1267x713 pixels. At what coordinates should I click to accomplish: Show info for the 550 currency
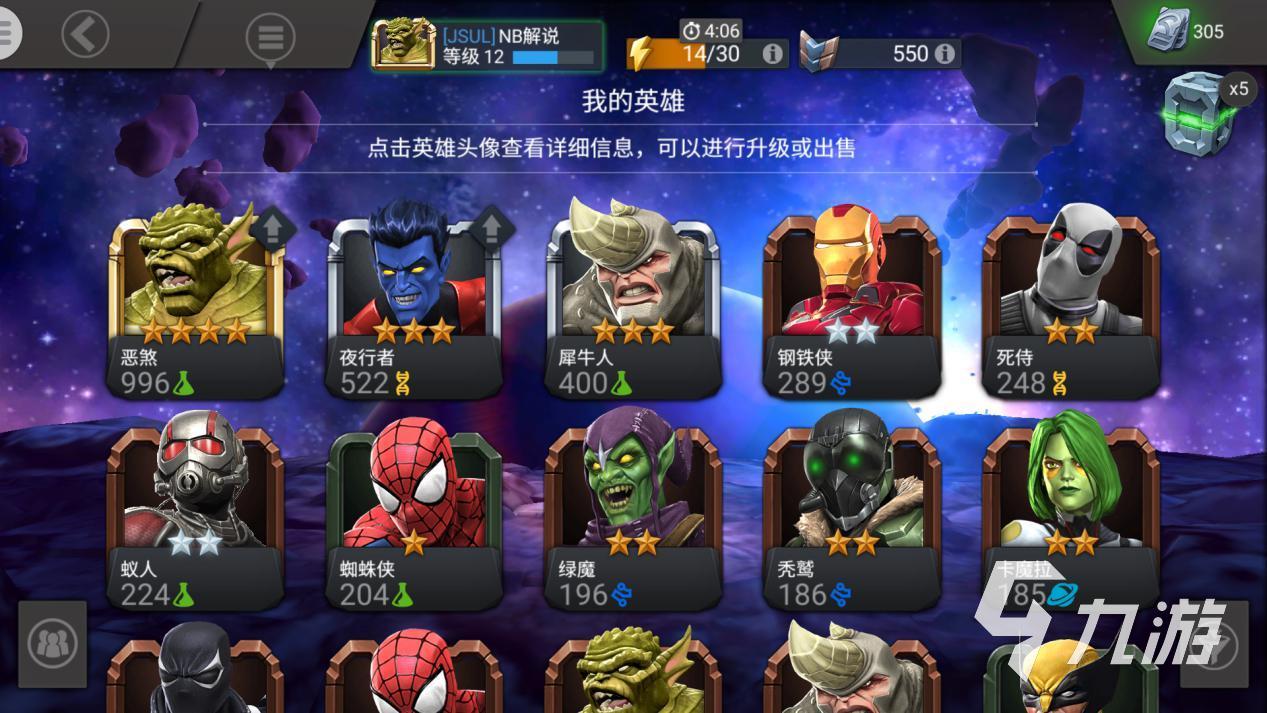click(944, 53)
